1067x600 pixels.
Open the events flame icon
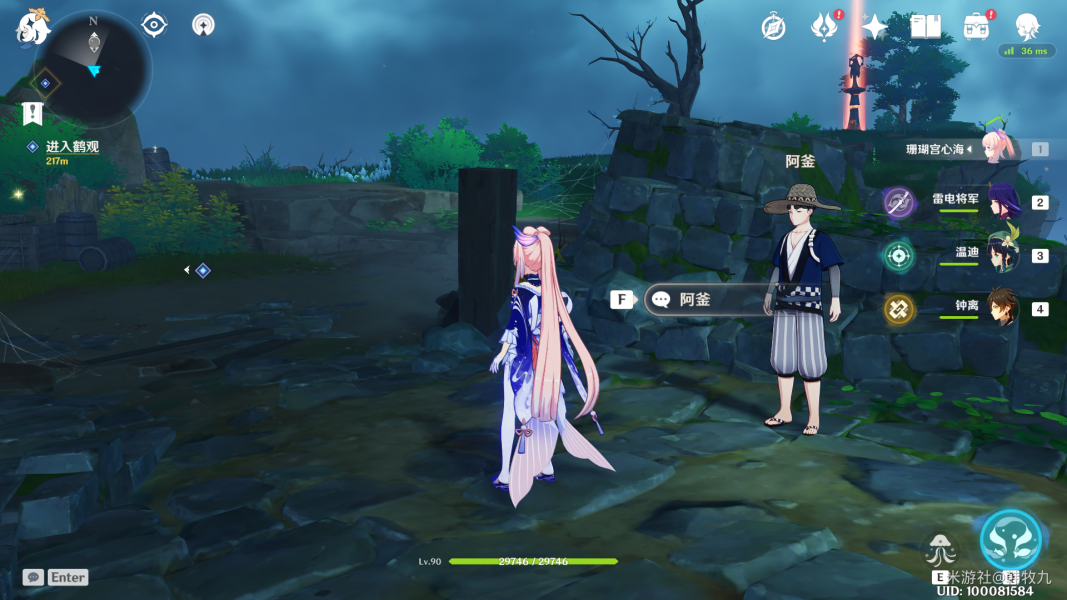(823, 27)
